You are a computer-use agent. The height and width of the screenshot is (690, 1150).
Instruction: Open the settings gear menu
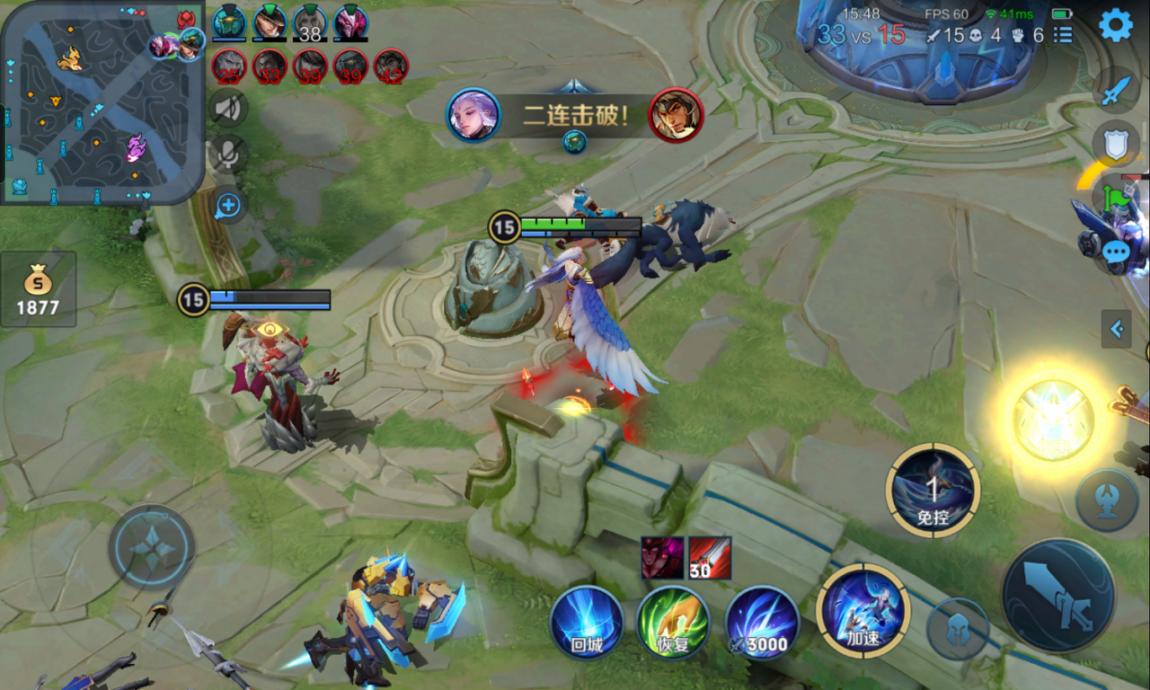[1115, 25]
